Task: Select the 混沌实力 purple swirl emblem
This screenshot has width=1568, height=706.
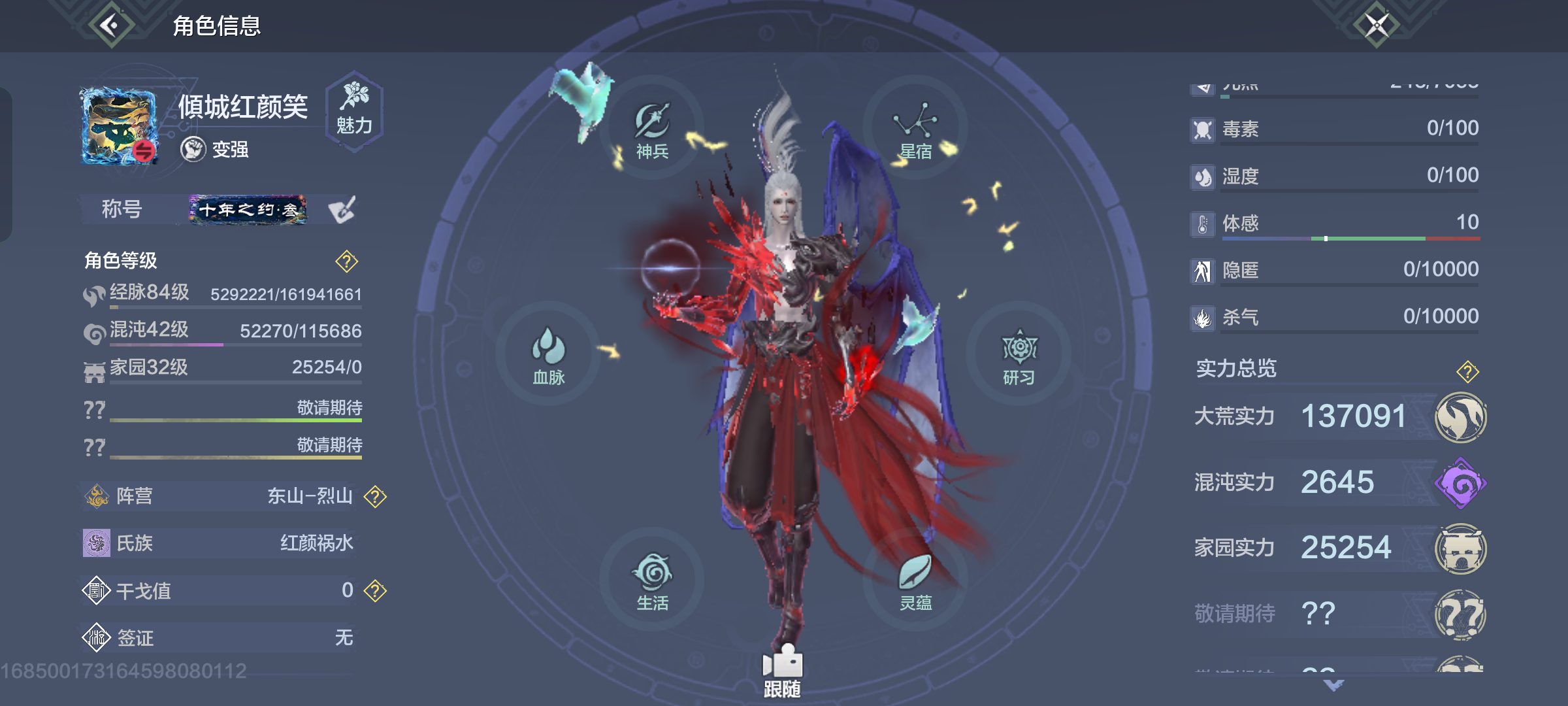Action: 1461,484
